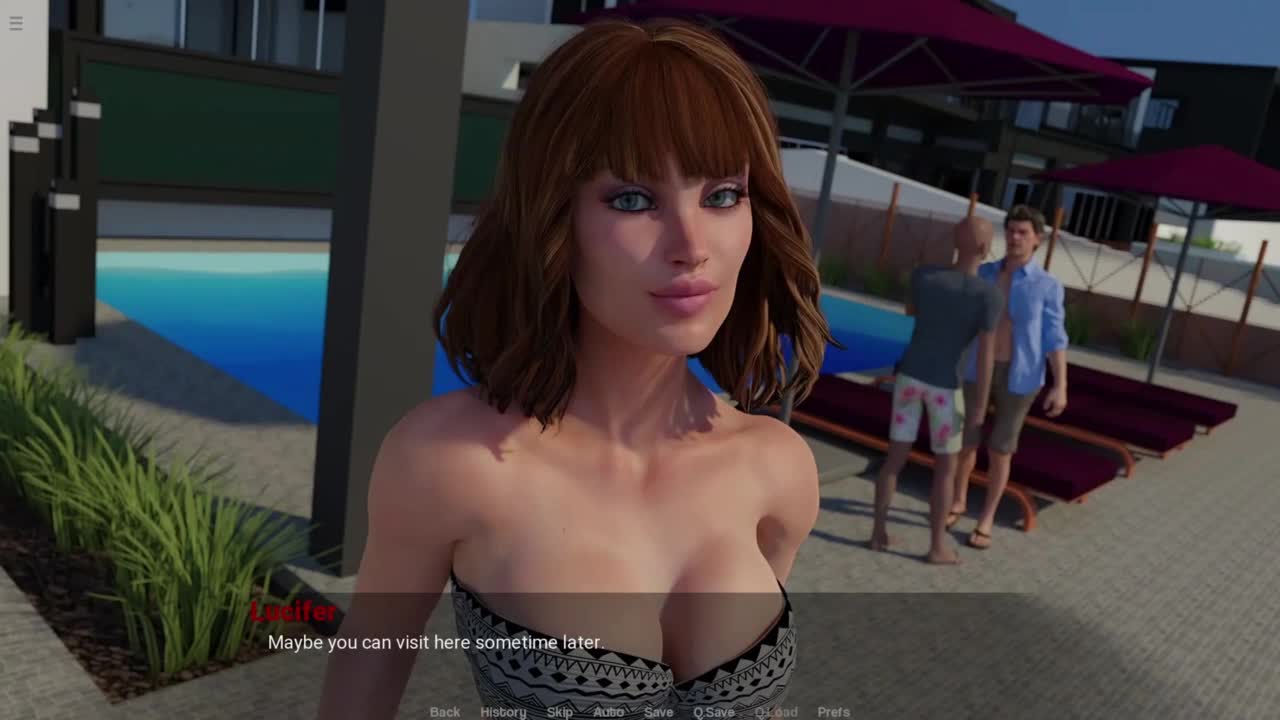Screen dimensions: 1280x720
Task: Open the dialogue History log
Action: click(x=503, y=712)
